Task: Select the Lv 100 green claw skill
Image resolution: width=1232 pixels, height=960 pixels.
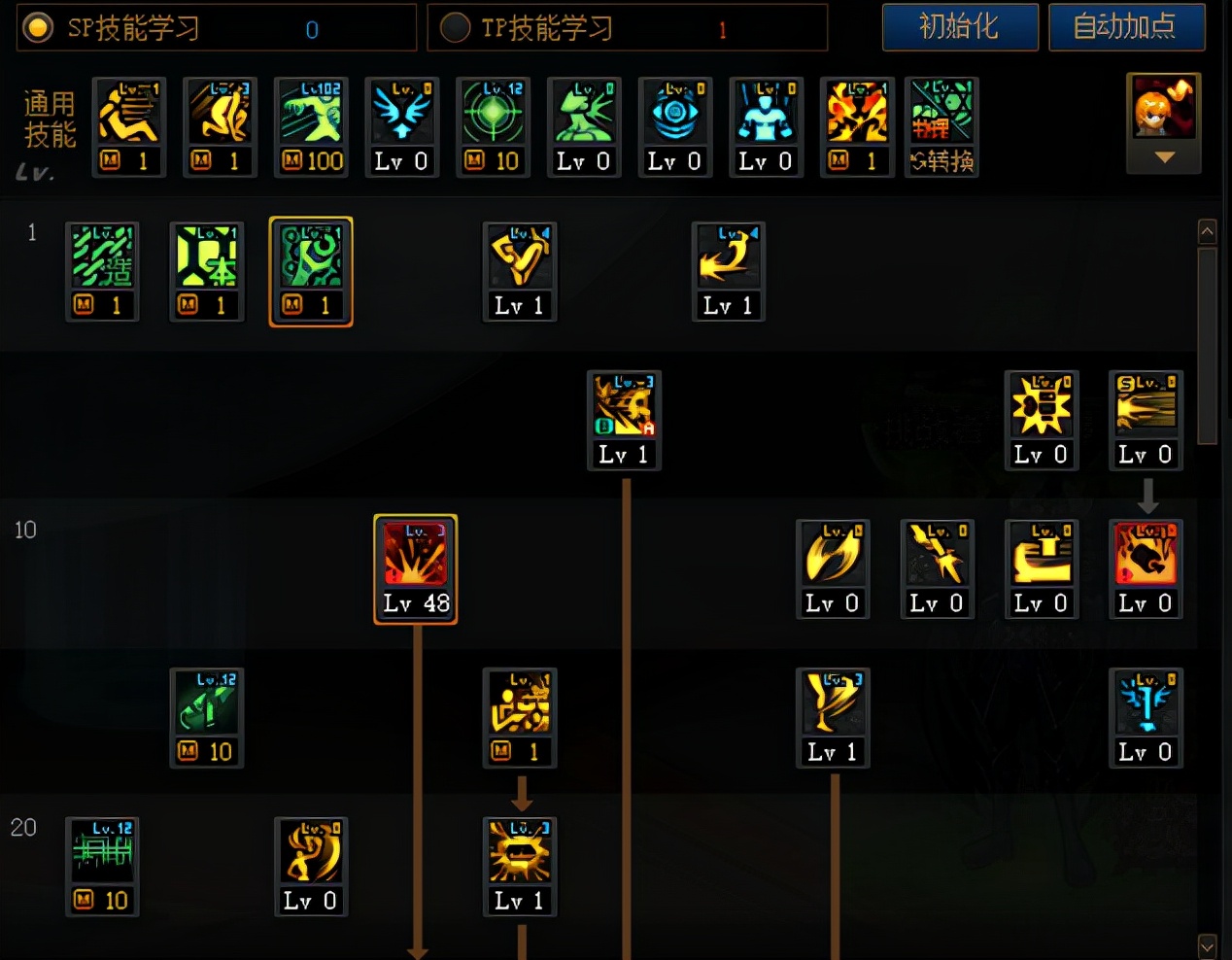Action: coord(311,126)
